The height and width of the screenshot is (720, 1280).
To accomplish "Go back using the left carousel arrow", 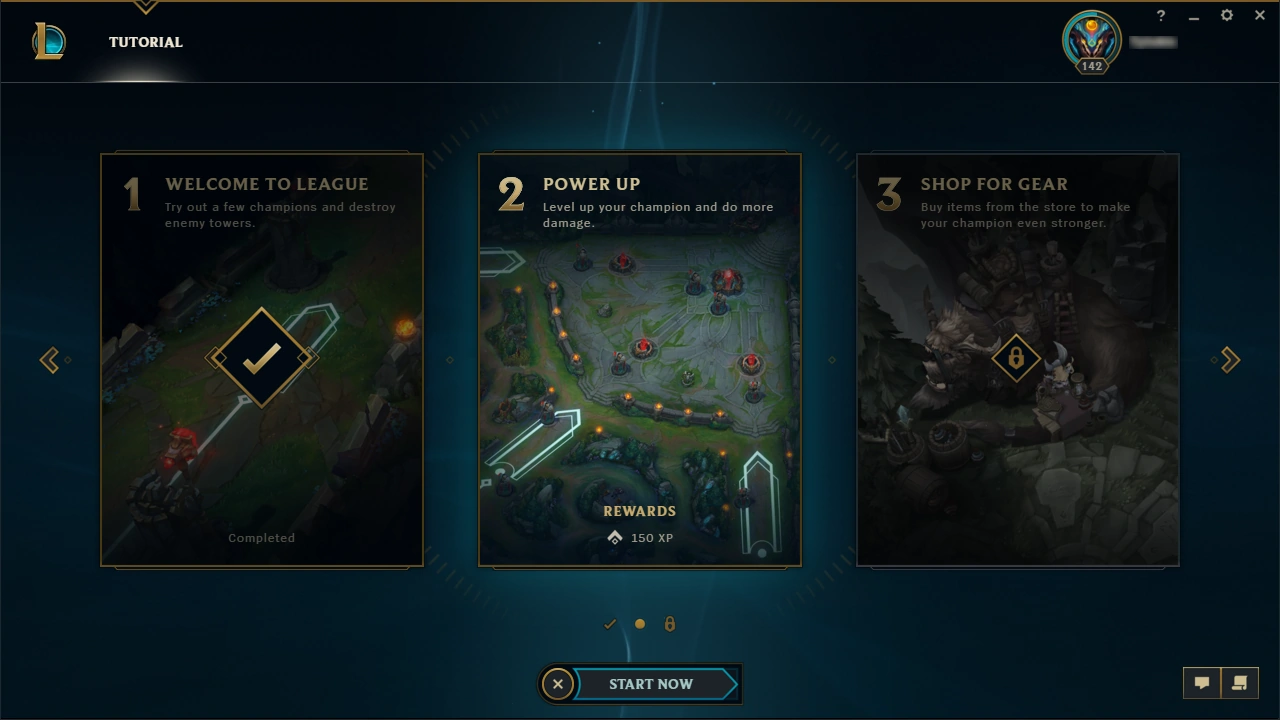I will (x=50, y=359).
